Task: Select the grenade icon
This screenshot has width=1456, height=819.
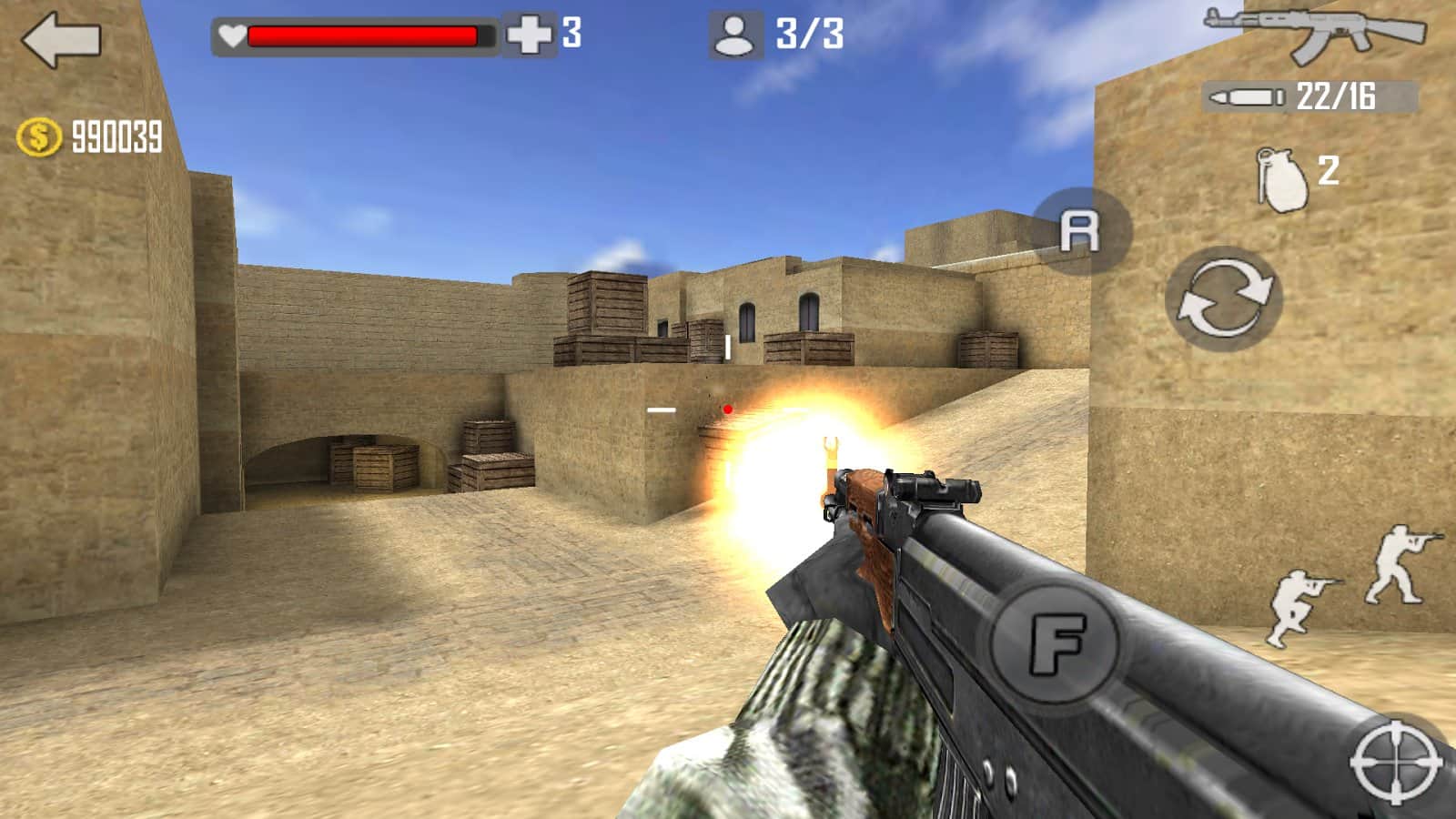Action: pos(1283,173)
